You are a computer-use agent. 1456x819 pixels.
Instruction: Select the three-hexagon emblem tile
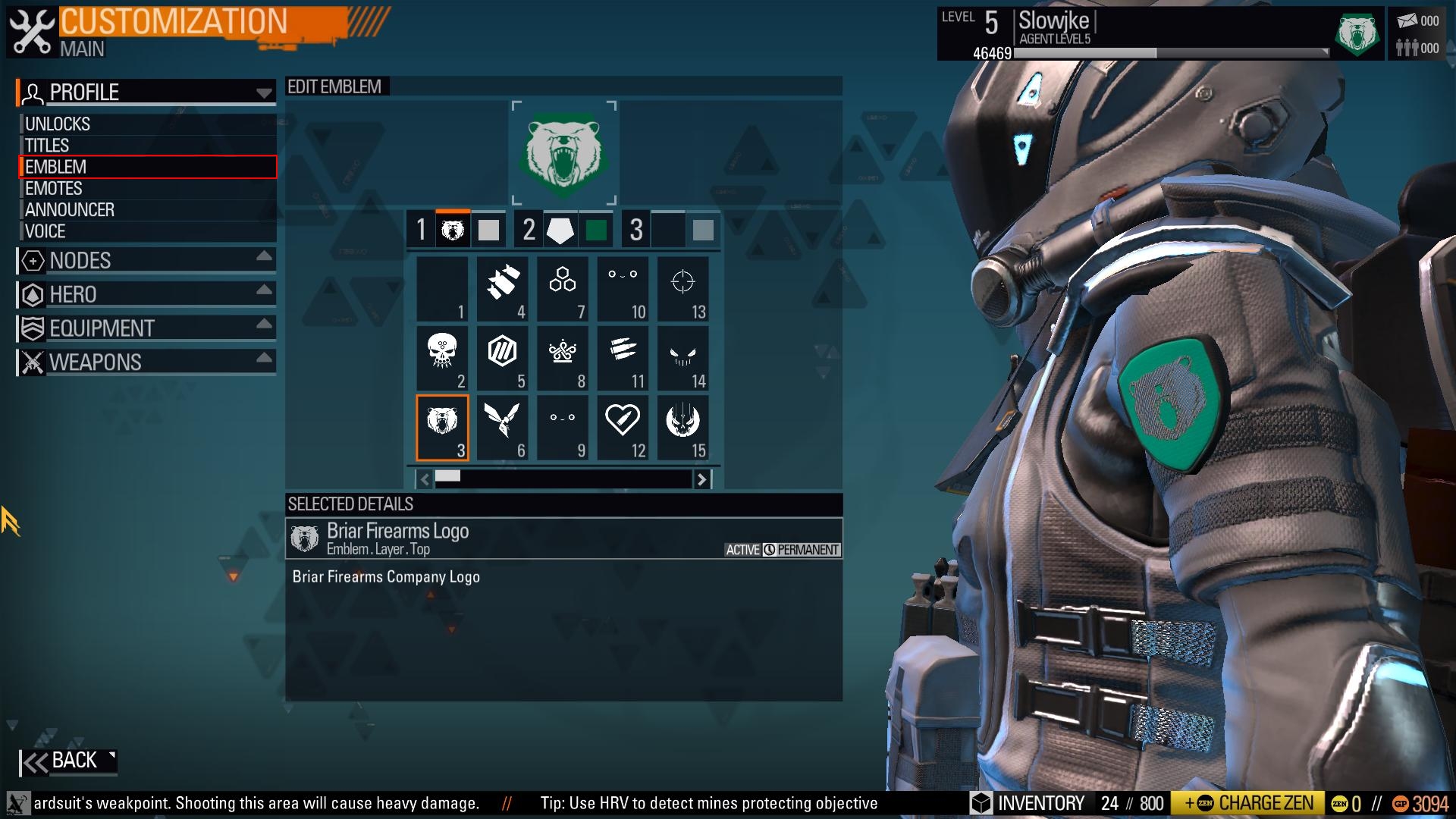pyautogui.click(x=562, y=289)
